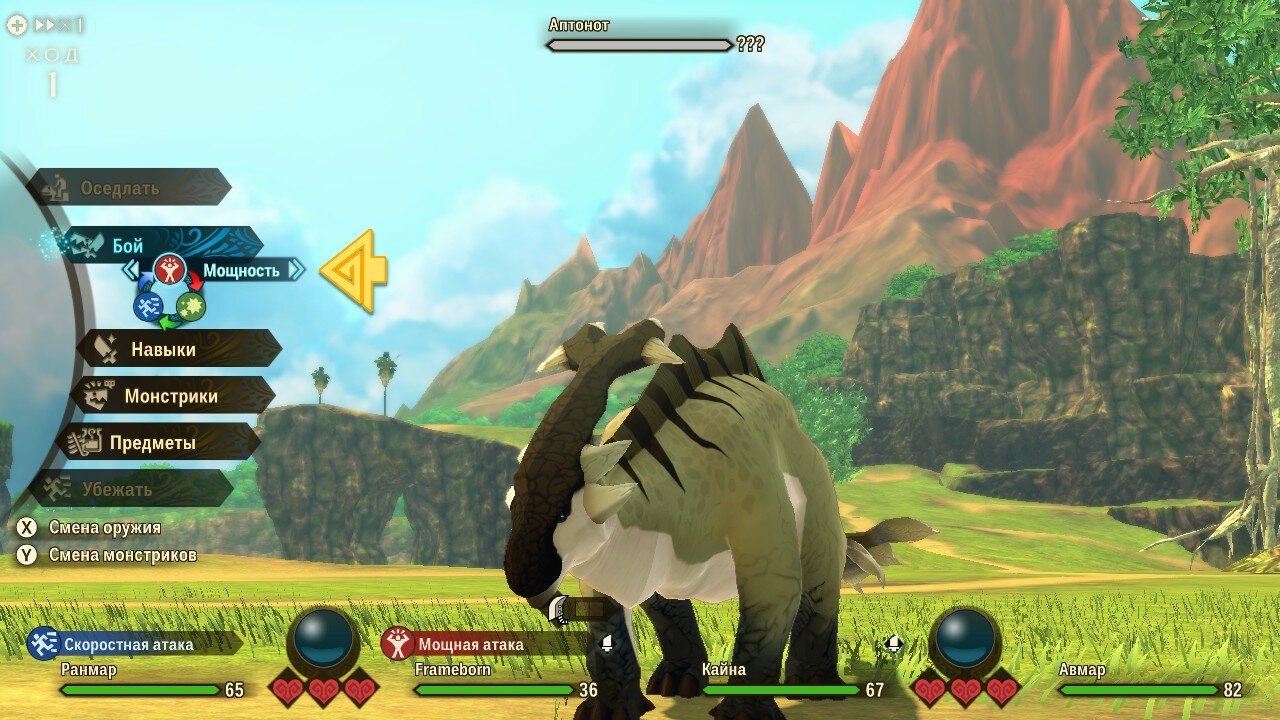This screenshot has height=720, width=1280.
Task: Click the Смена оружия weapon swap label
Action: click(x=104, y=527)
